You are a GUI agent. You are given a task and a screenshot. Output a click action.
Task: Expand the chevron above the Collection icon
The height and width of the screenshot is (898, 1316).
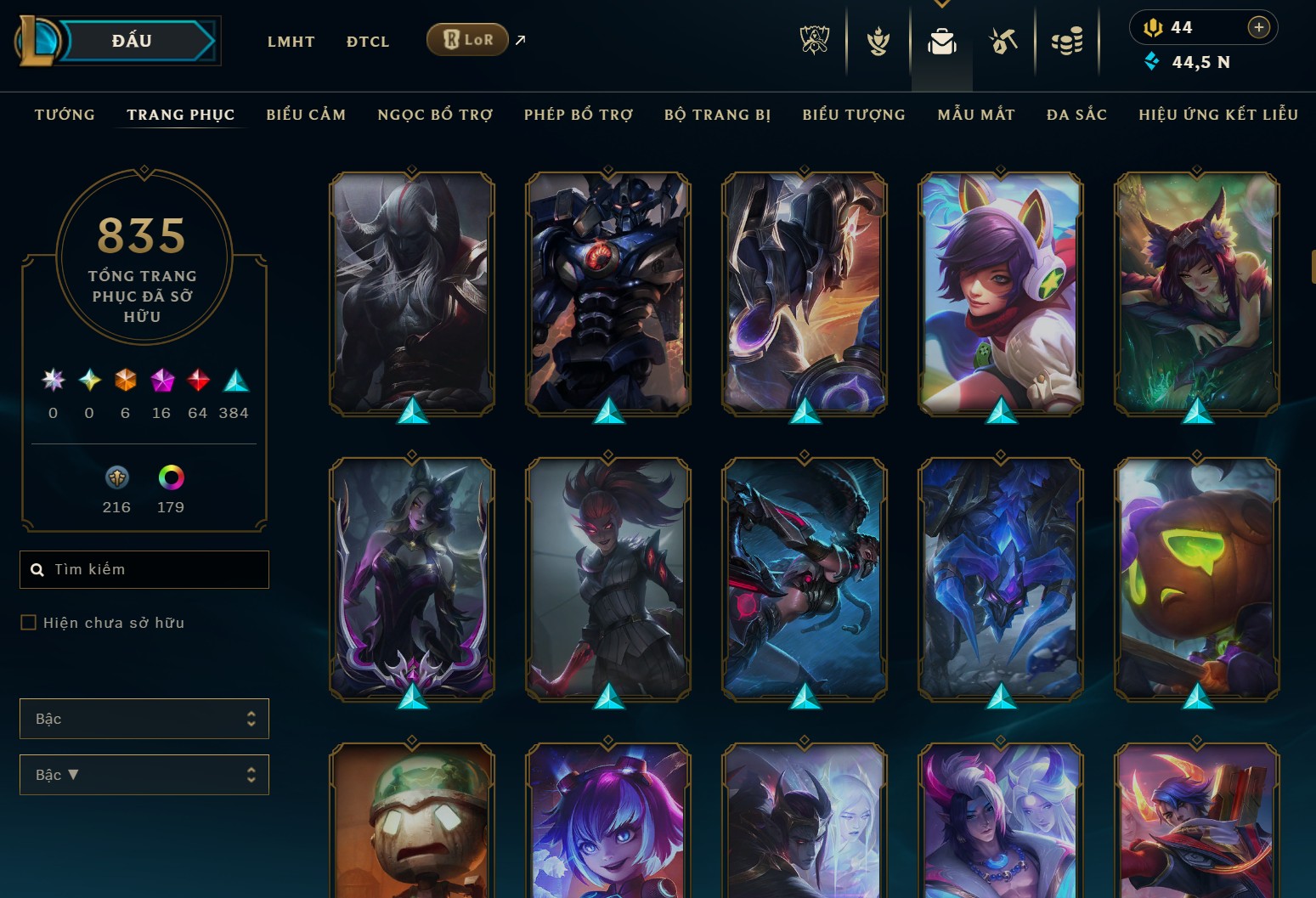941,3
